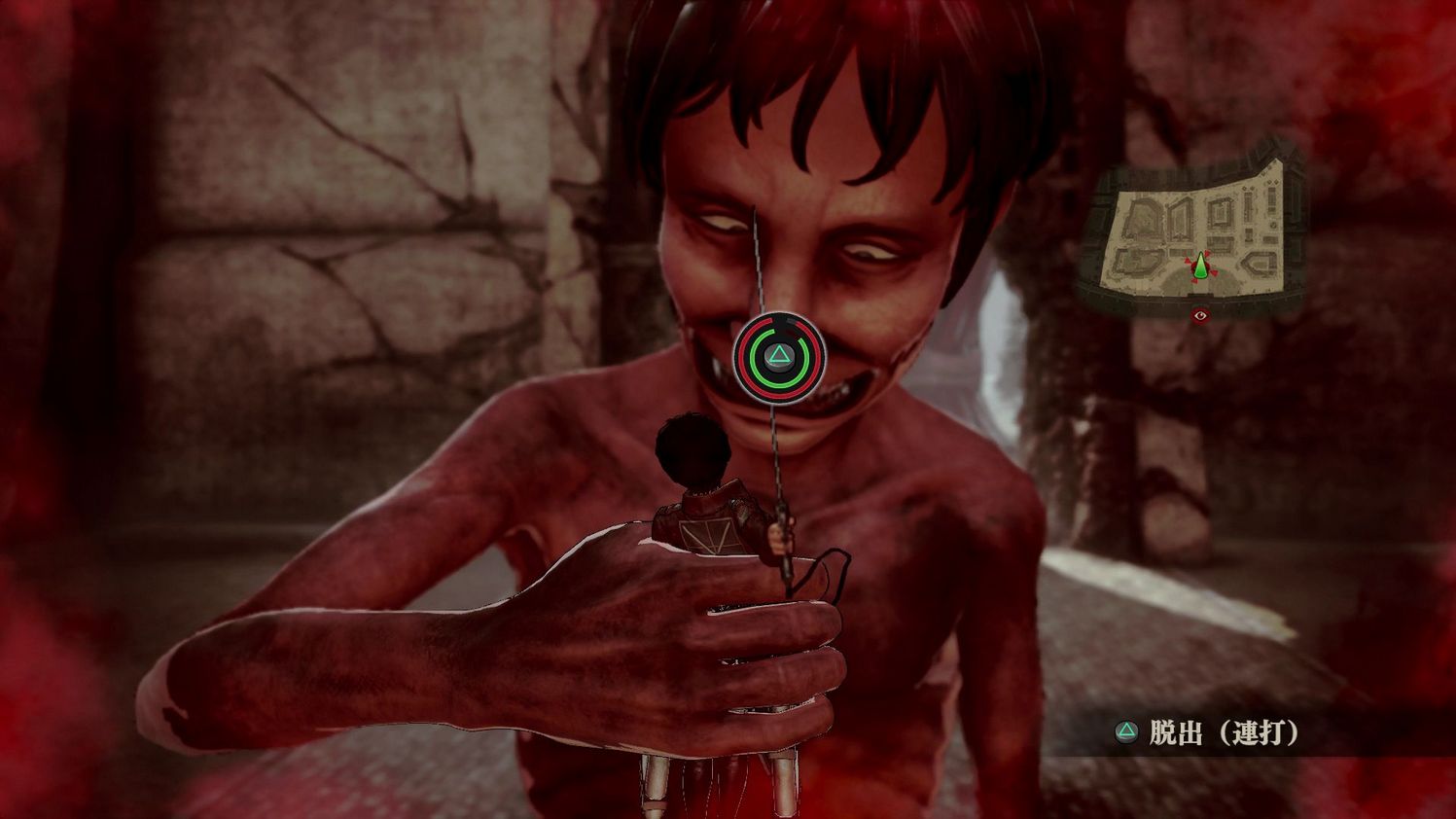Screen dimensions: 1456x819
Task: Select the red eye detection indicator below the minimap
Action: coord(1200,315)
